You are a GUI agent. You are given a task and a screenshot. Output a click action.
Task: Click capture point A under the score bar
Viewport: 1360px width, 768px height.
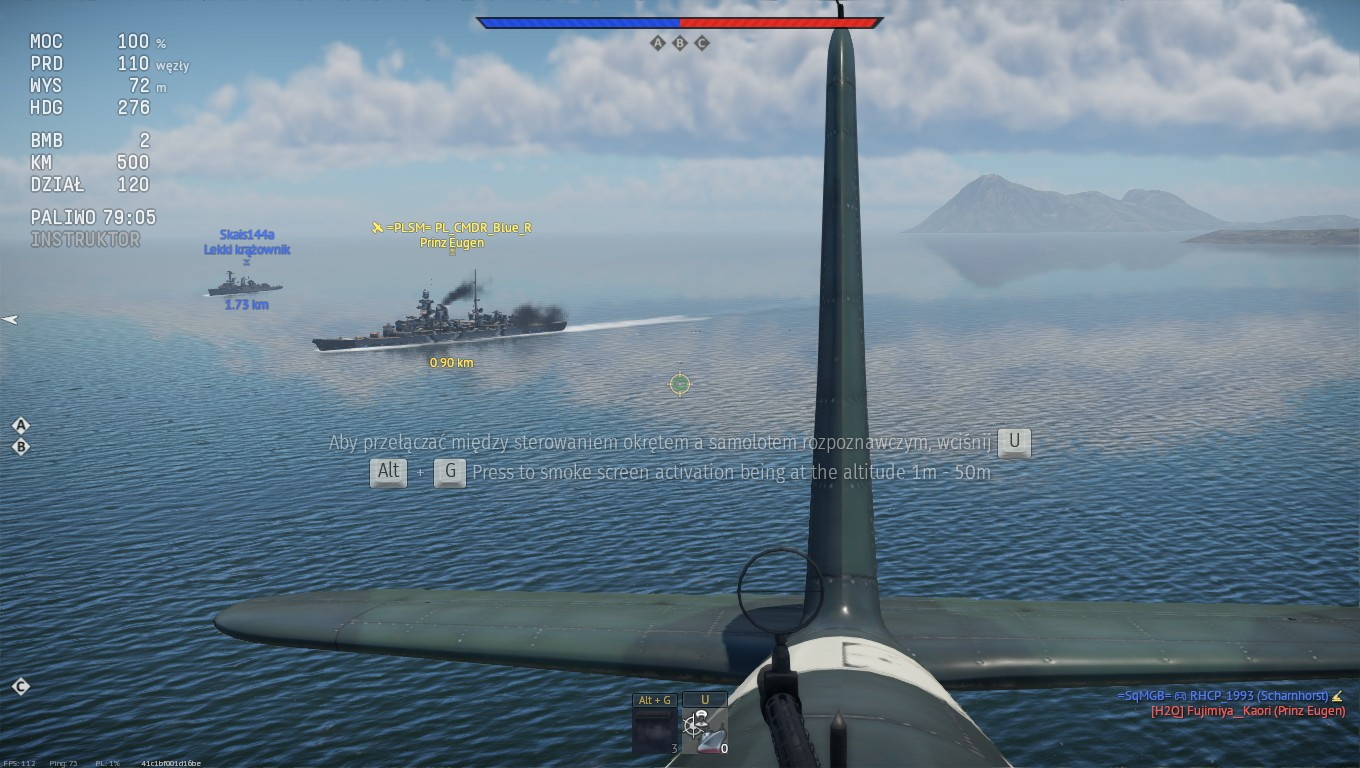[x=657, y=43]
